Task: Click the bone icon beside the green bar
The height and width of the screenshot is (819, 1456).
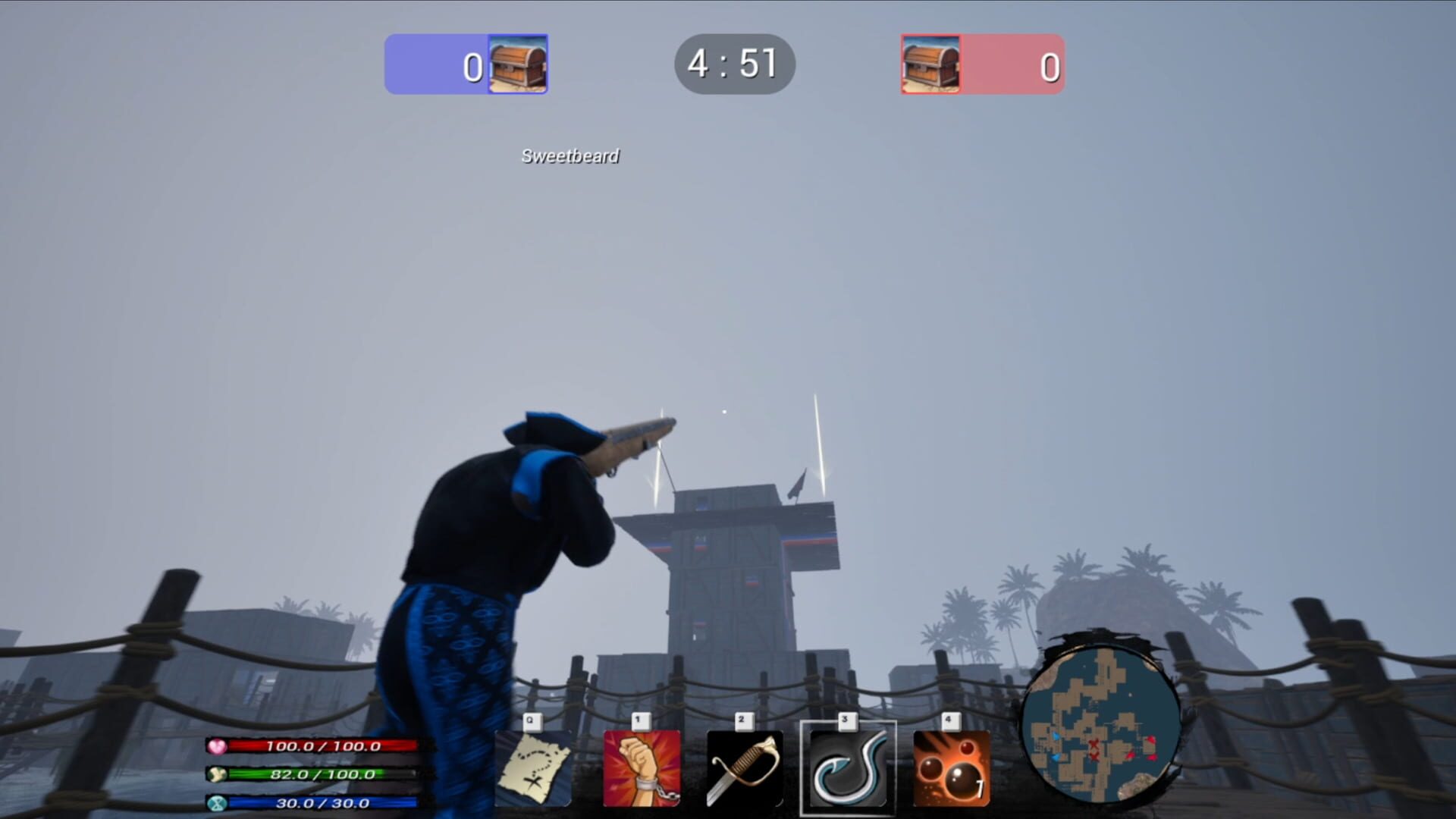Action: [x=218, y=774]
